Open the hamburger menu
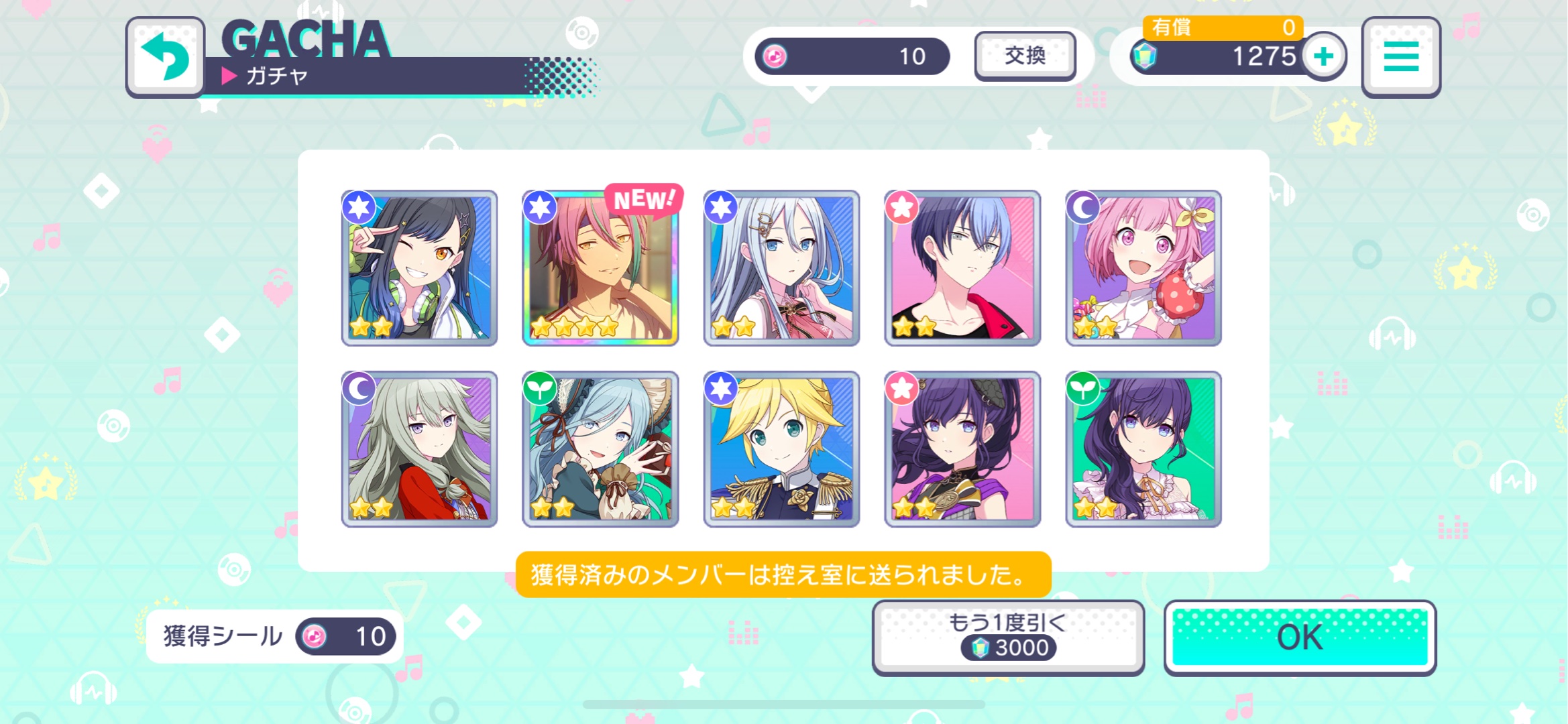 pos(1400,56)
